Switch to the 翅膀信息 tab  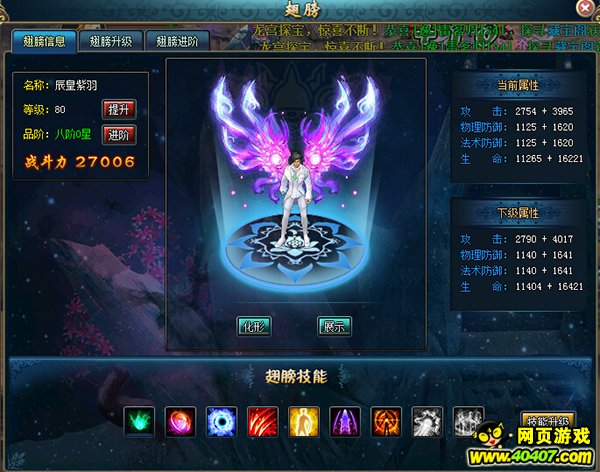pos(44,42)
